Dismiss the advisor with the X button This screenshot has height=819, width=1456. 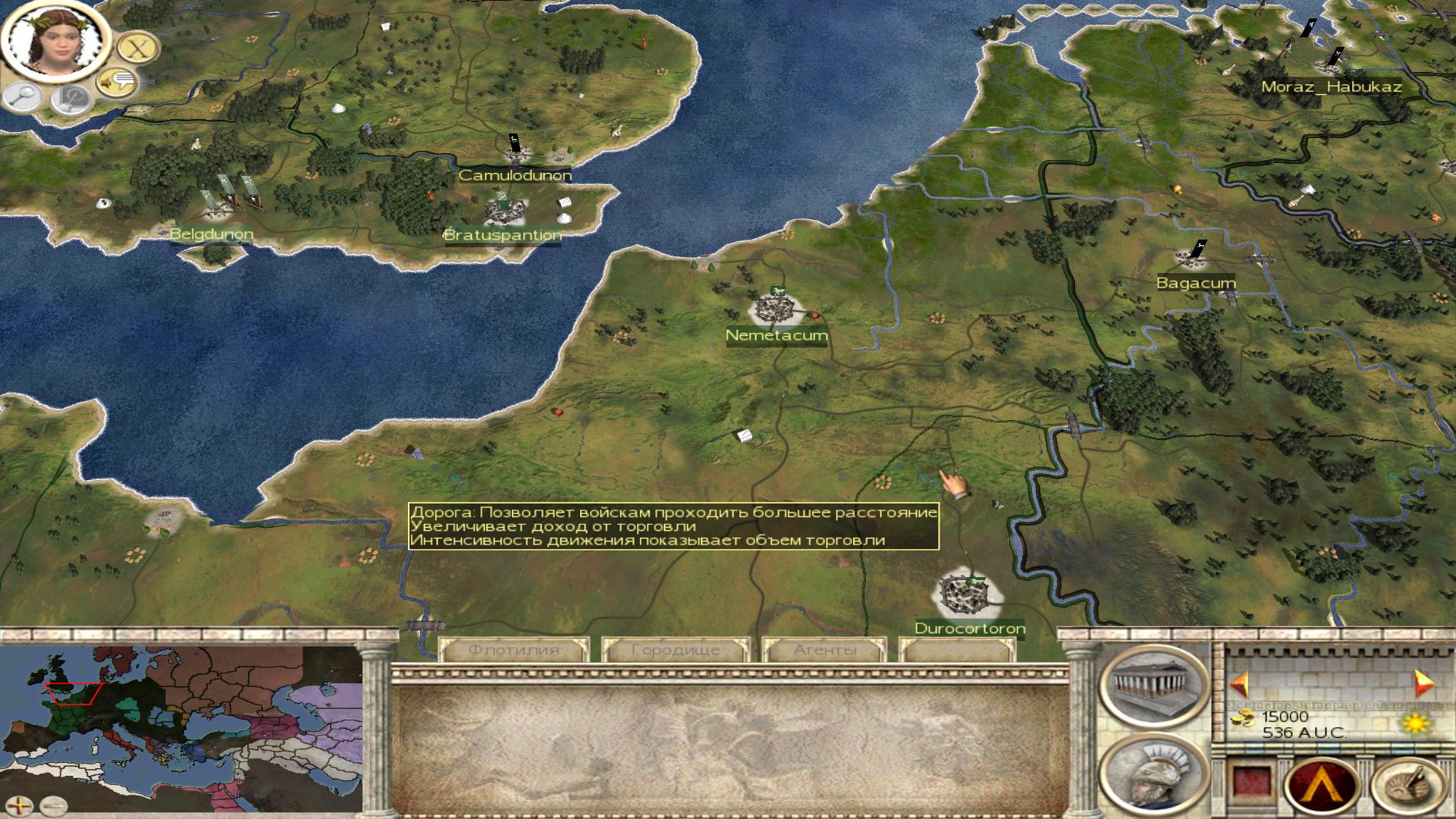137,49
